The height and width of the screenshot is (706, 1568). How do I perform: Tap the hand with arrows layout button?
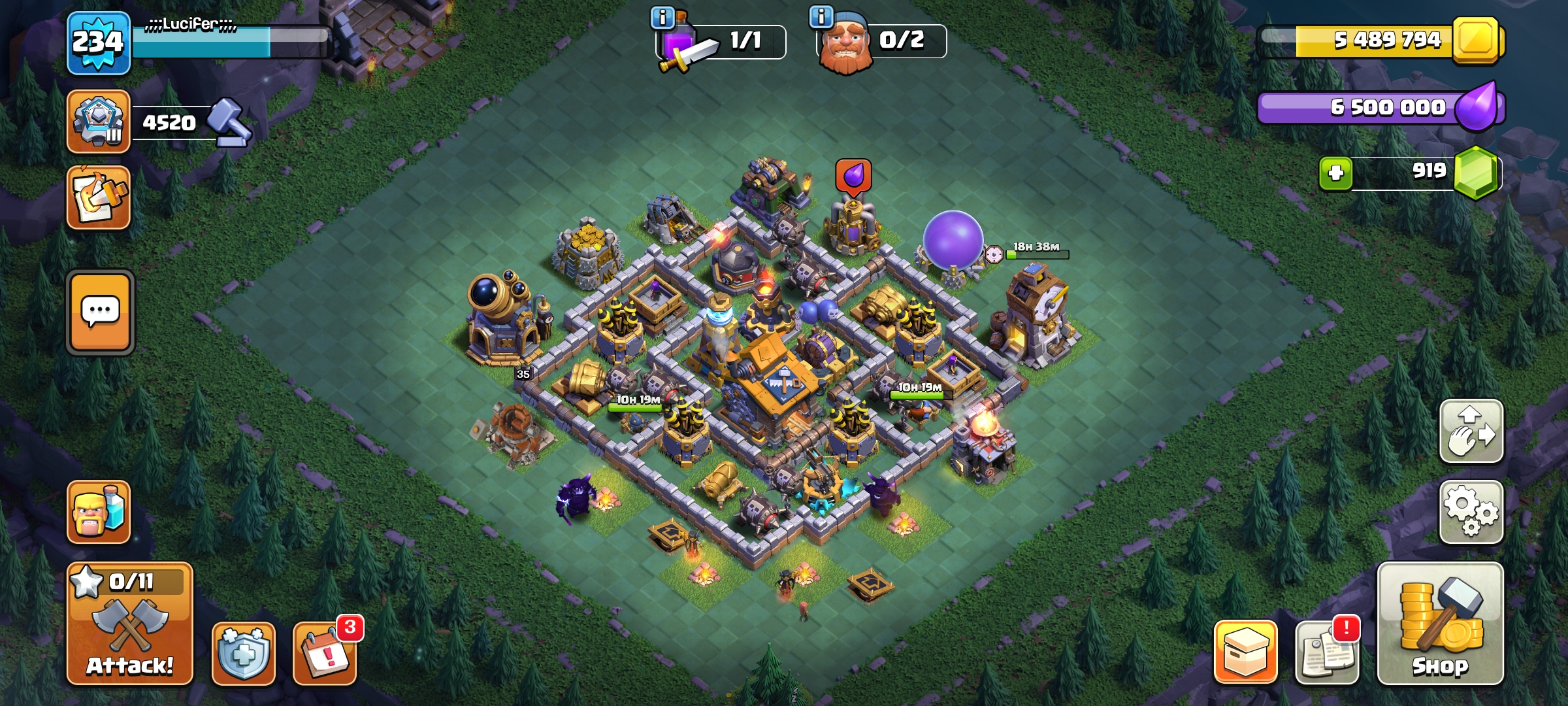click(x=1471, y=431)
